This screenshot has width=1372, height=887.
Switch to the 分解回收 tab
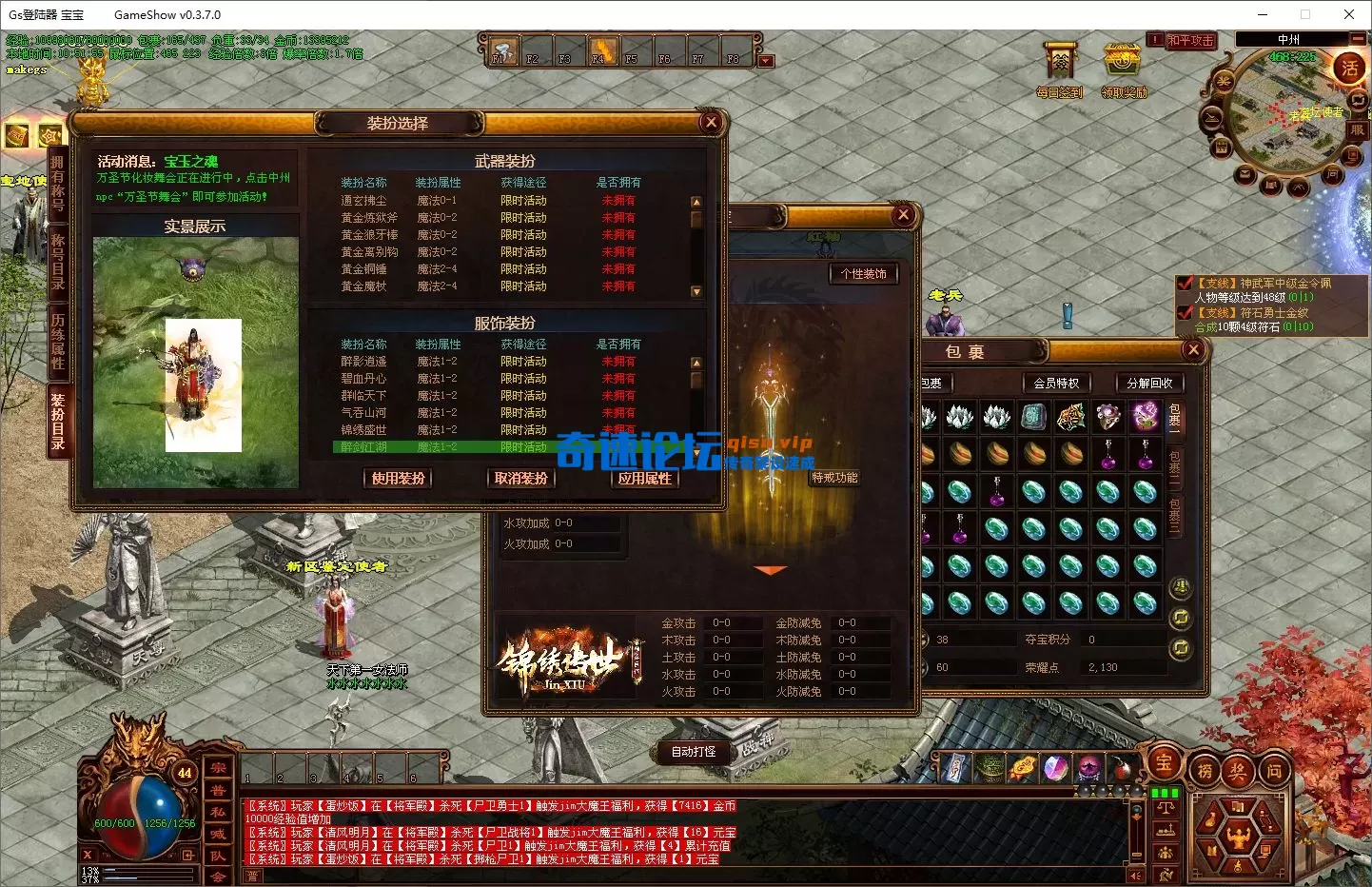(1149, 383)
